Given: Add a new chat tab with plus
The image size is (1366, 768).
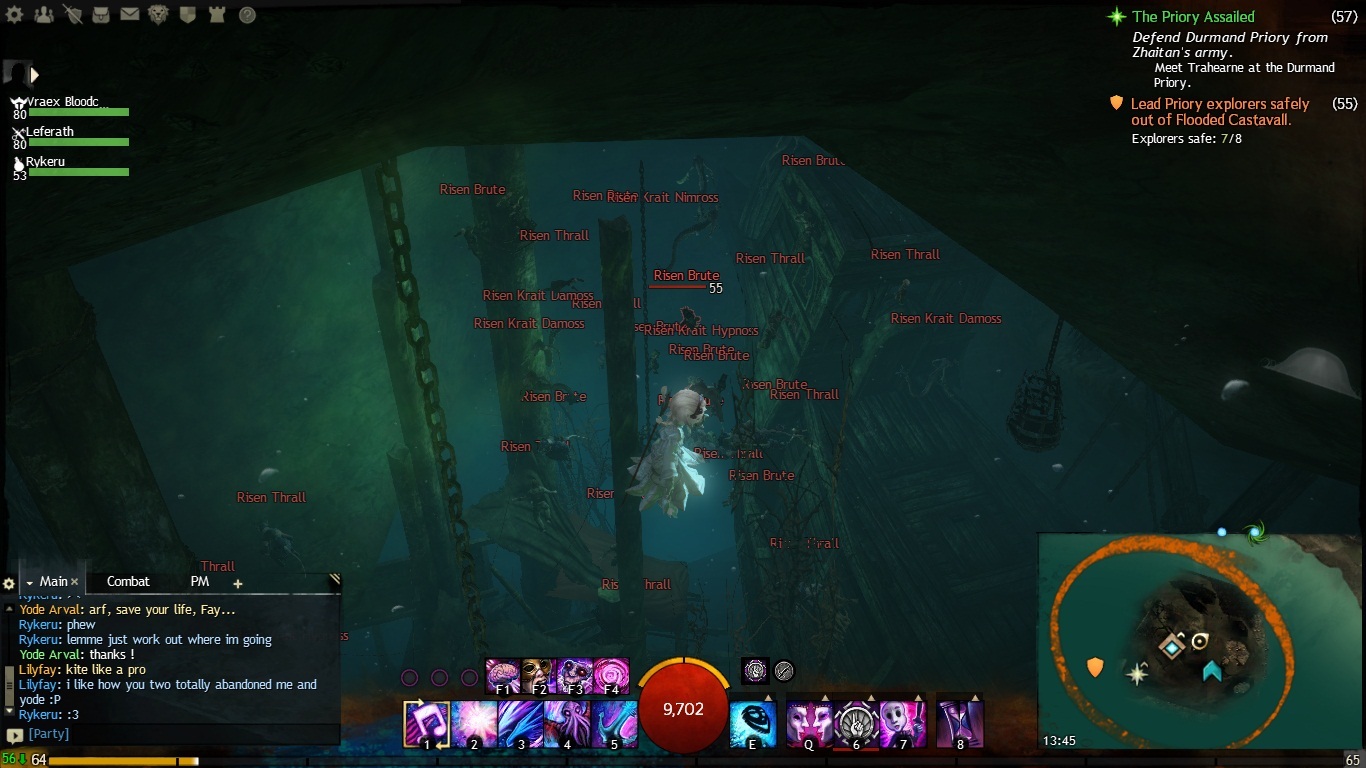Looking at the screenshot, I should [x=237, y=583].
